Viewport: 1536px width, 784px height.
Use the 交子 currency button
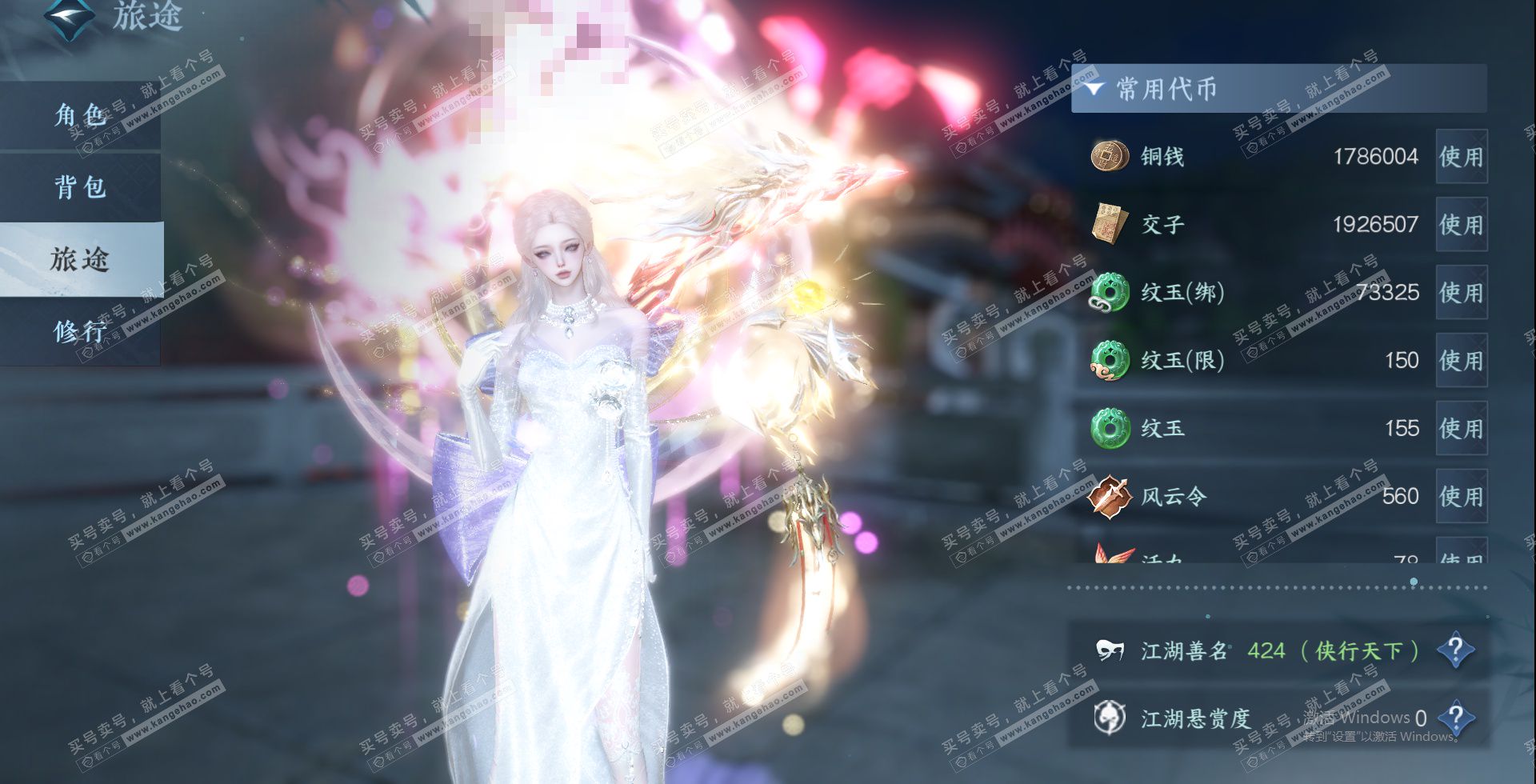point(1461,225)
